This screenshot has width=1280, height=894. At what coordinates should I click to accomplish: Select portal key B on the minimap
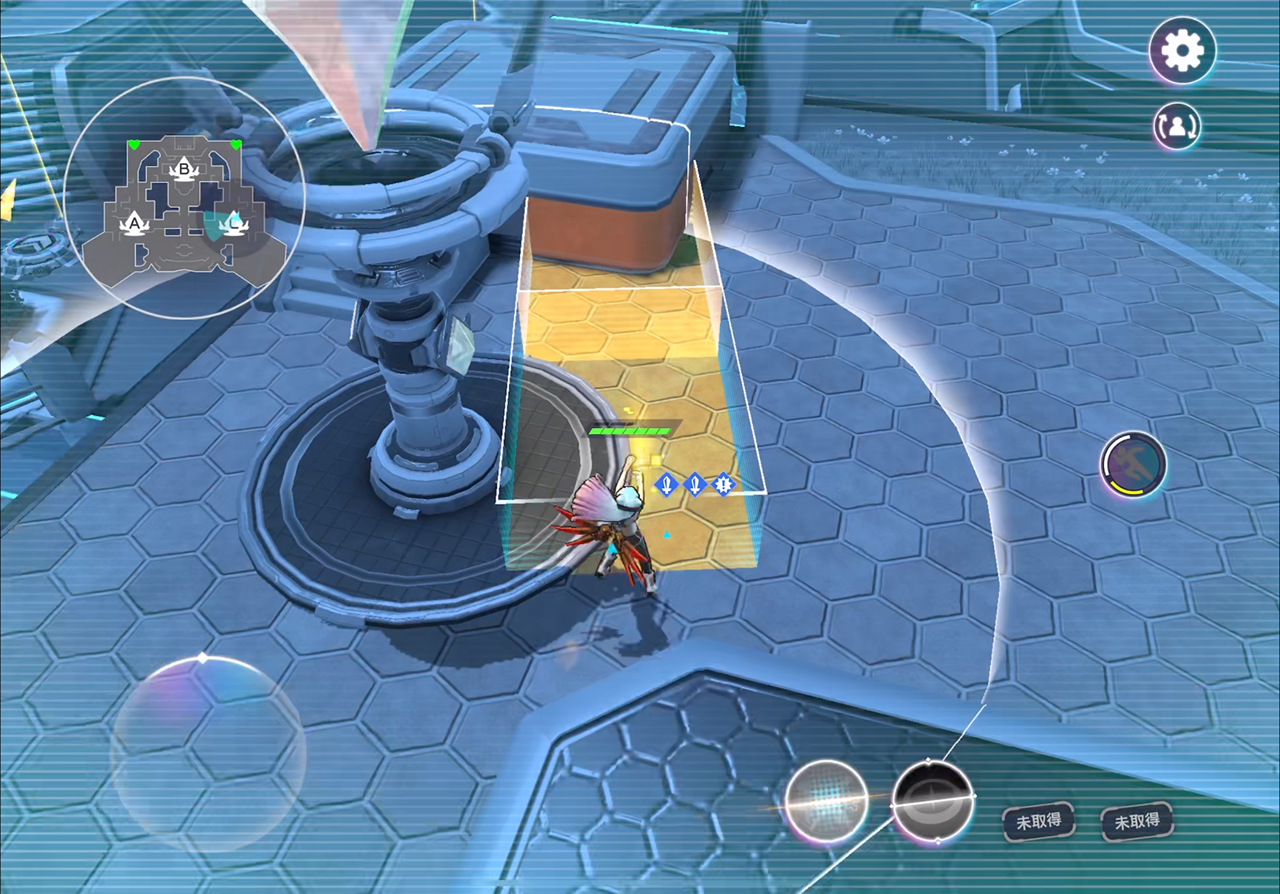tap(184, 167)
